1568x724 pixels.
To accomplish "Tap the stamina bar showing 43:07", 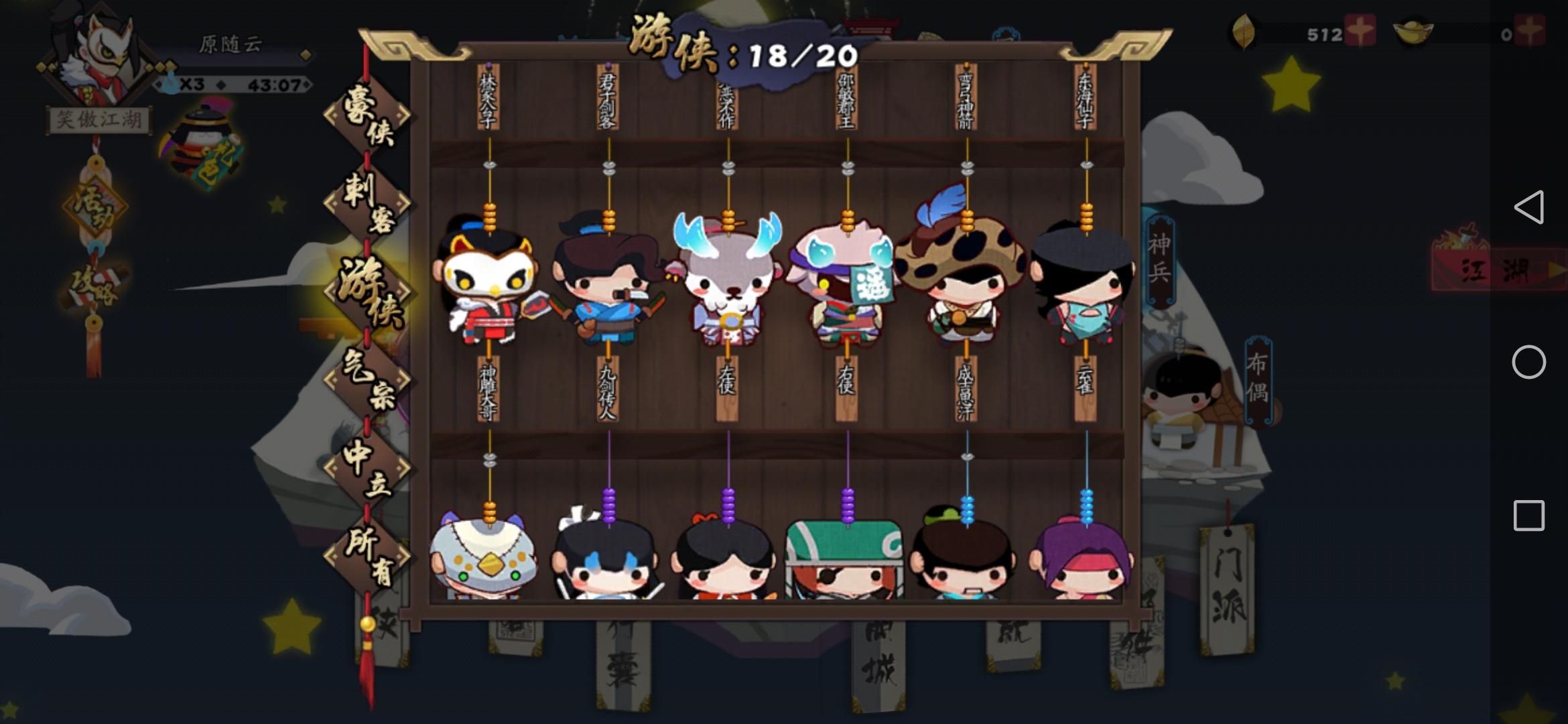I will coord(235,84).
